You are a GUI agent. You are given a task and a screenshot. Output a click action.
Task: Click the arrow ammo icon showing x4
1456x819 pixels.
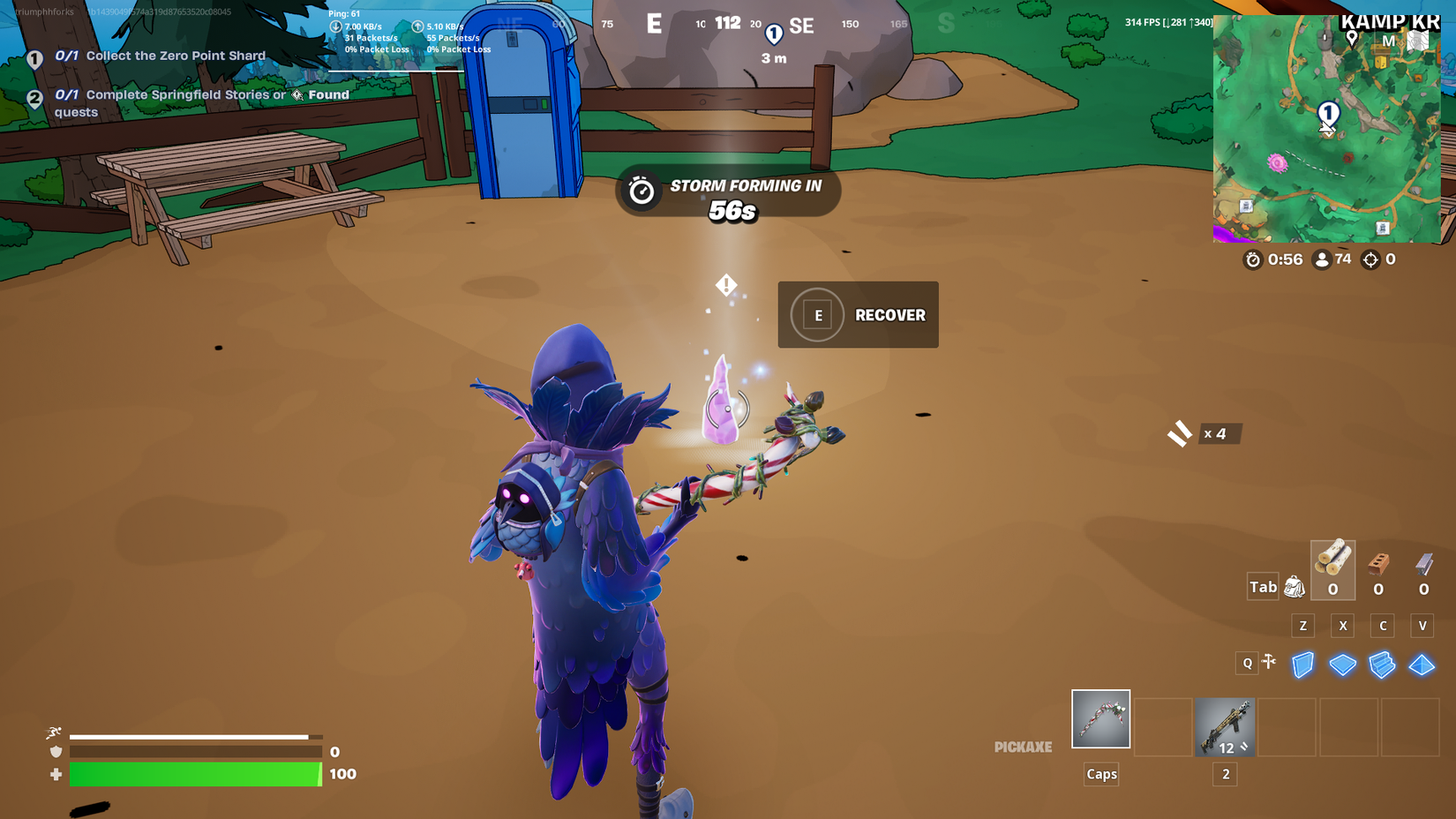[1177, 433]
